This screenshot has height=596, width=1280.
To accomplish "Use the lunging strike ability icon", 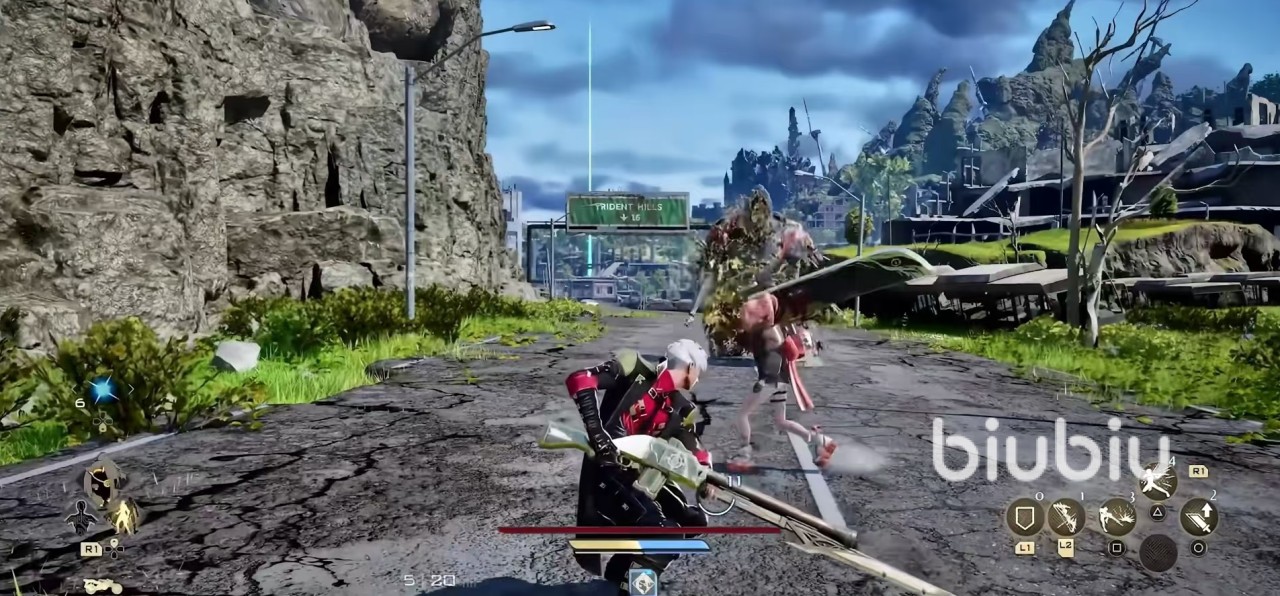I will [1117, 517].
